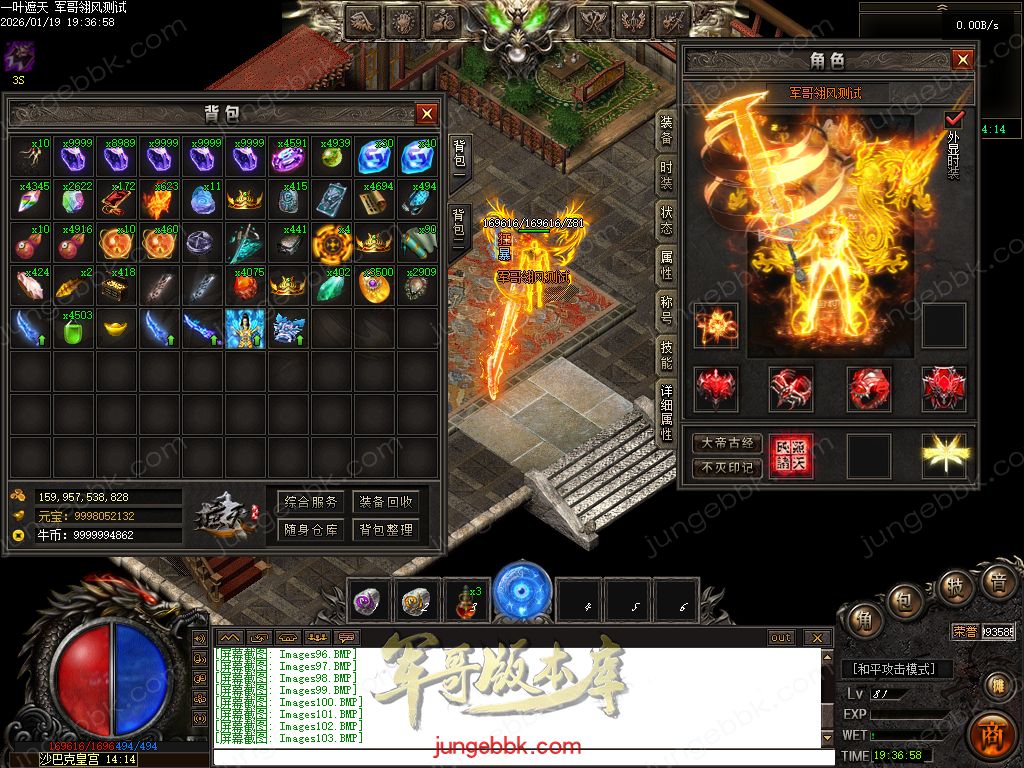The width and height of the screenshot is (1024, 768).
Task: Open the 随身仓库 portable warehouse
Action: [311, 530]
